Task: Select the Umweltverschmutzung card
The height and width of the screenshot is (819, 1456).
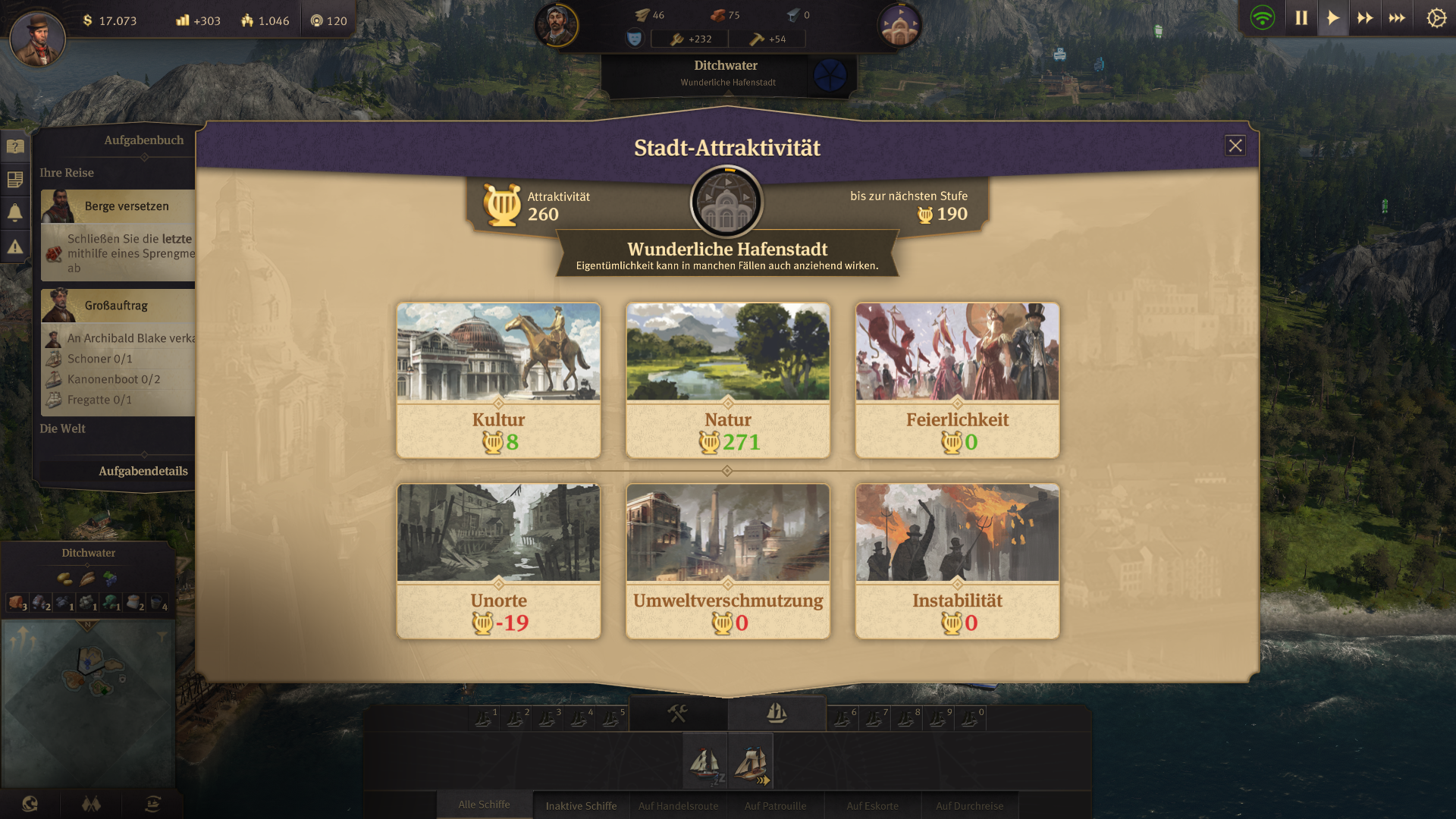Action: point(727,561)
